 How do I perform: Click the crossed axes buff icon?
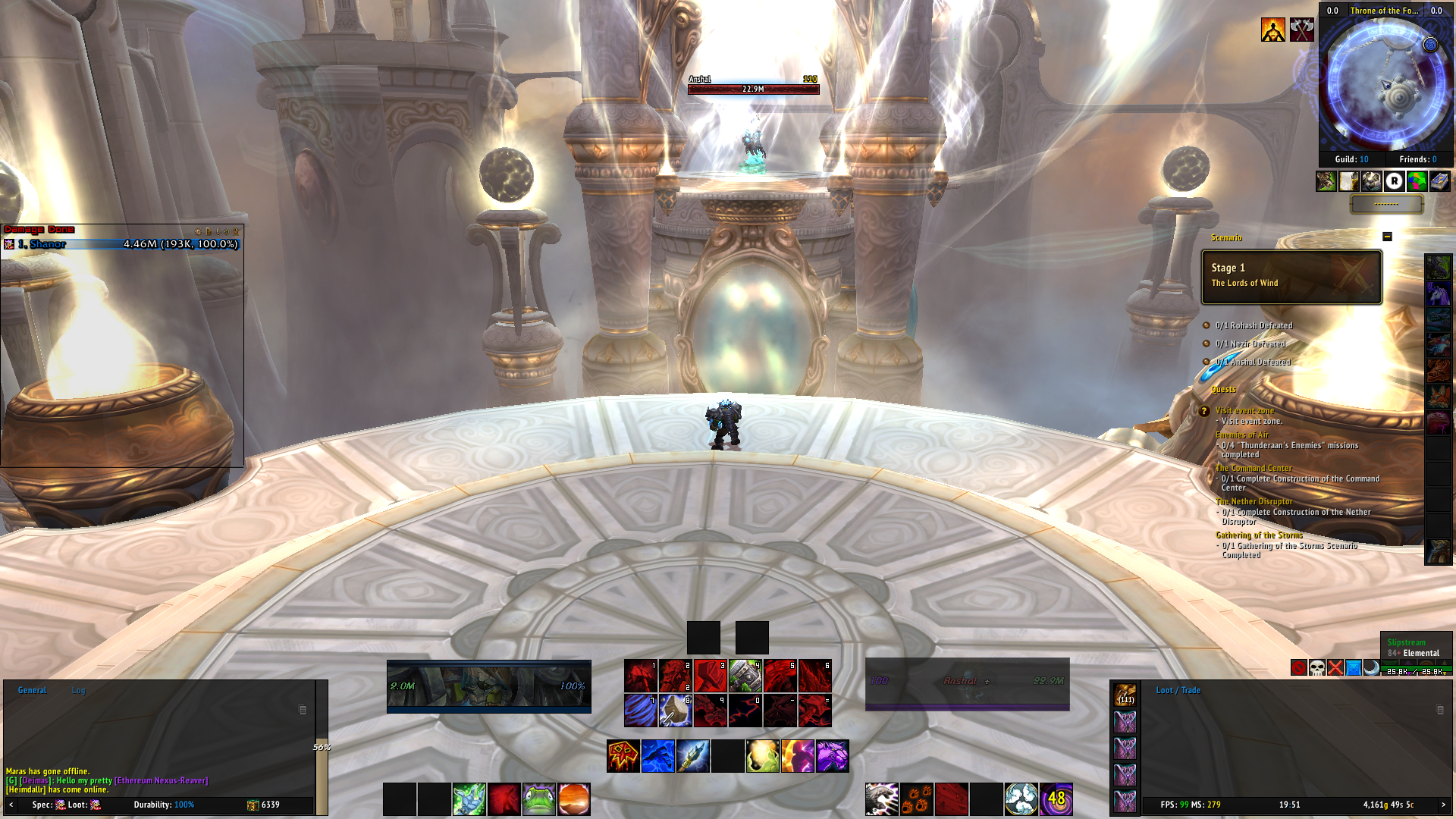1302,30
